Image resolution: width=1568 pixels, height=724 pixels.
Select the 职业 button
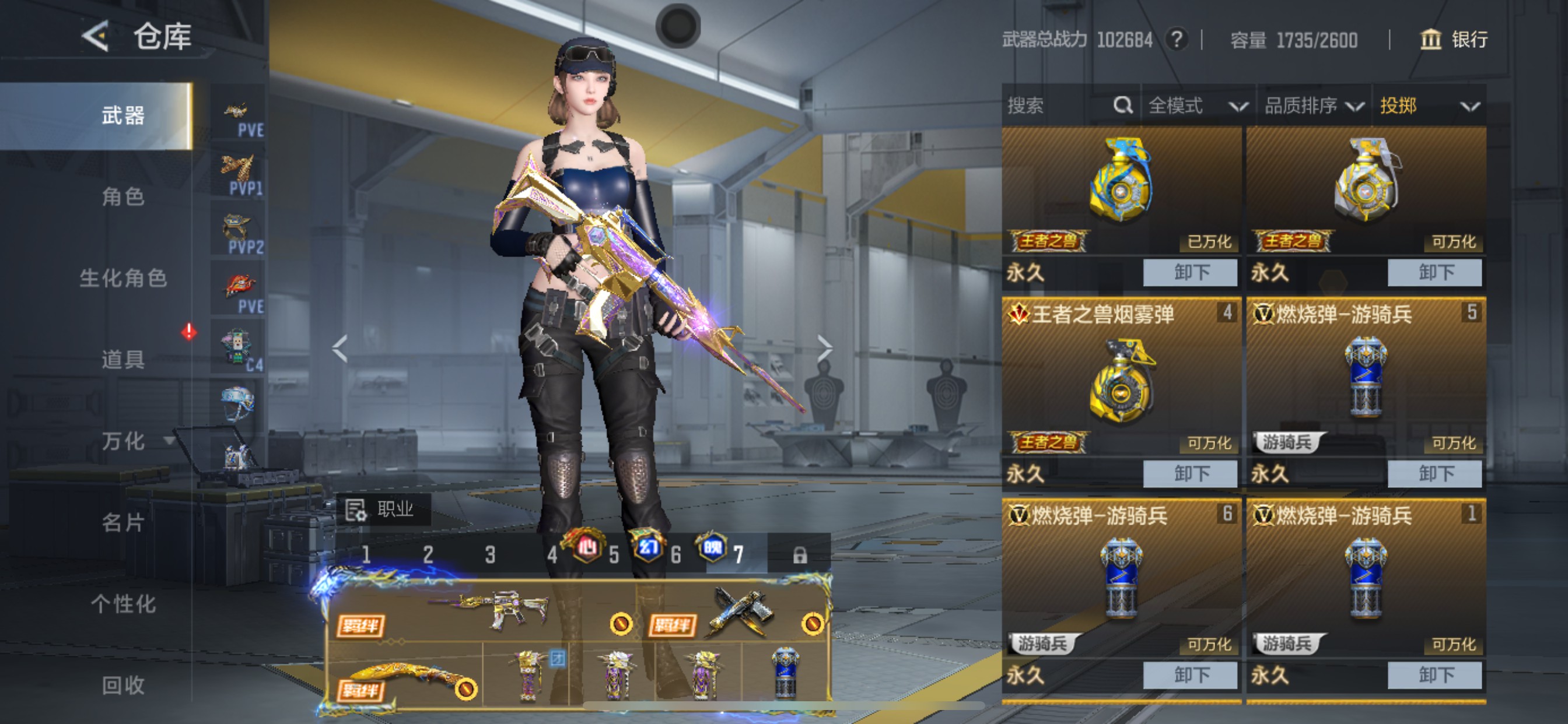(383, 509)
